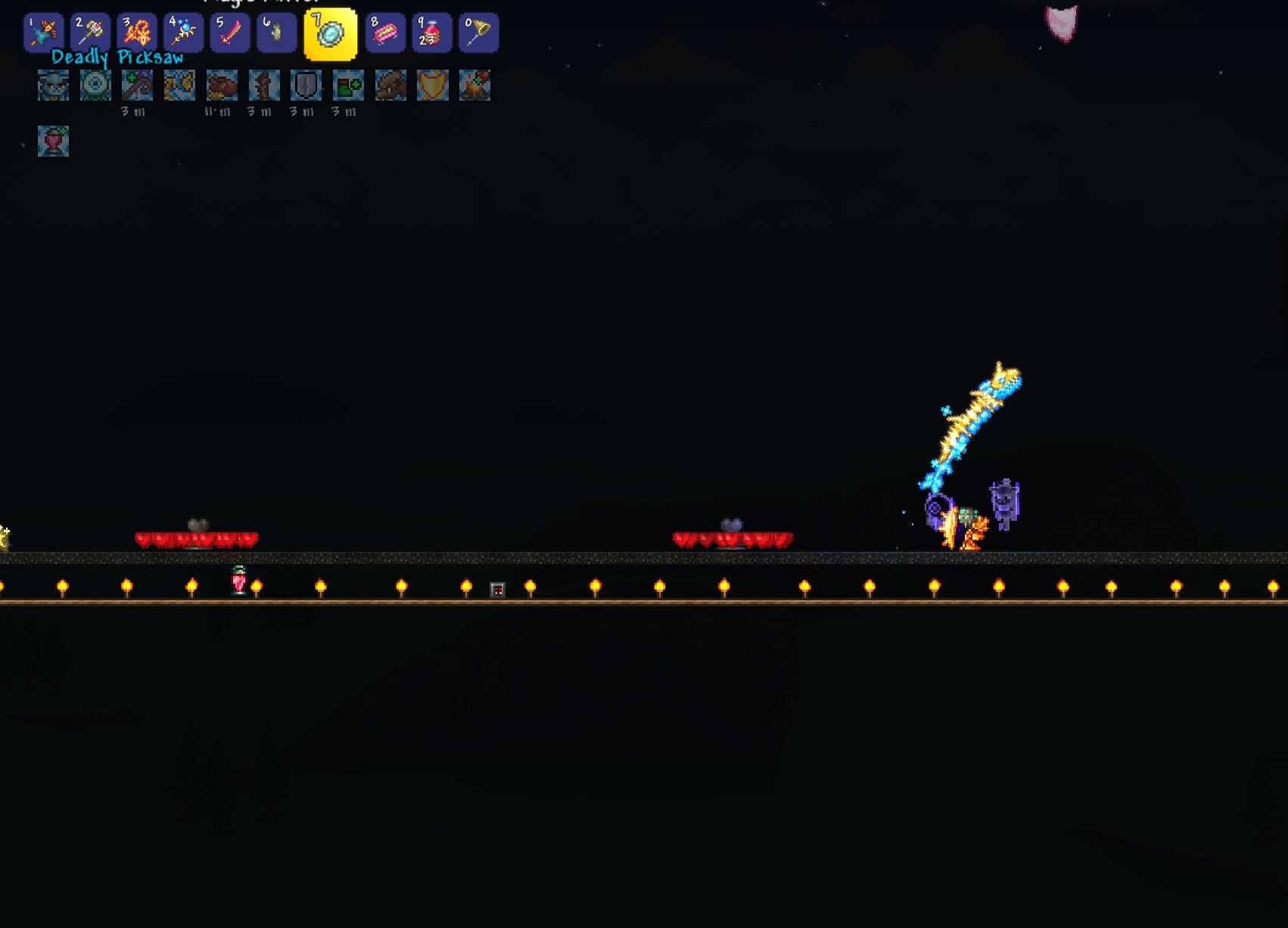Select the fiery whip in hotbar slot 3

(138, 32)
